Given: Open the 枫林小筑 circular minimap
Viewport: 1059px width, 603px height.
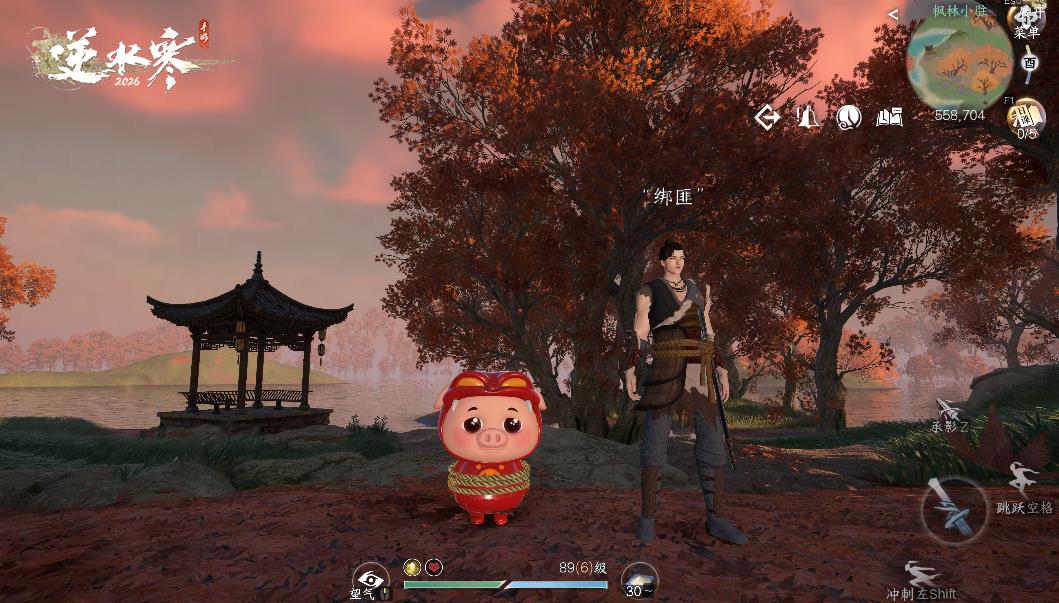Looking at the screenshot, I should pyautogui.click(x=959, y=61).
